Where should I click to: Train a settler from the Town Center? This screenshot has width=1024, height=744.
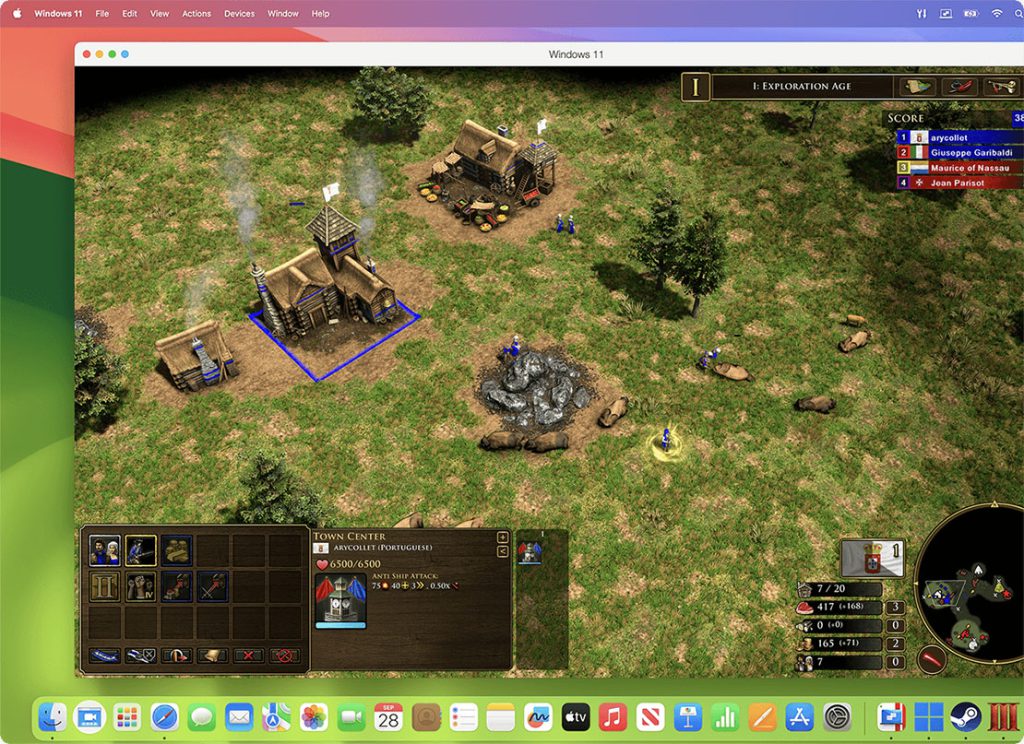point(104,550)
